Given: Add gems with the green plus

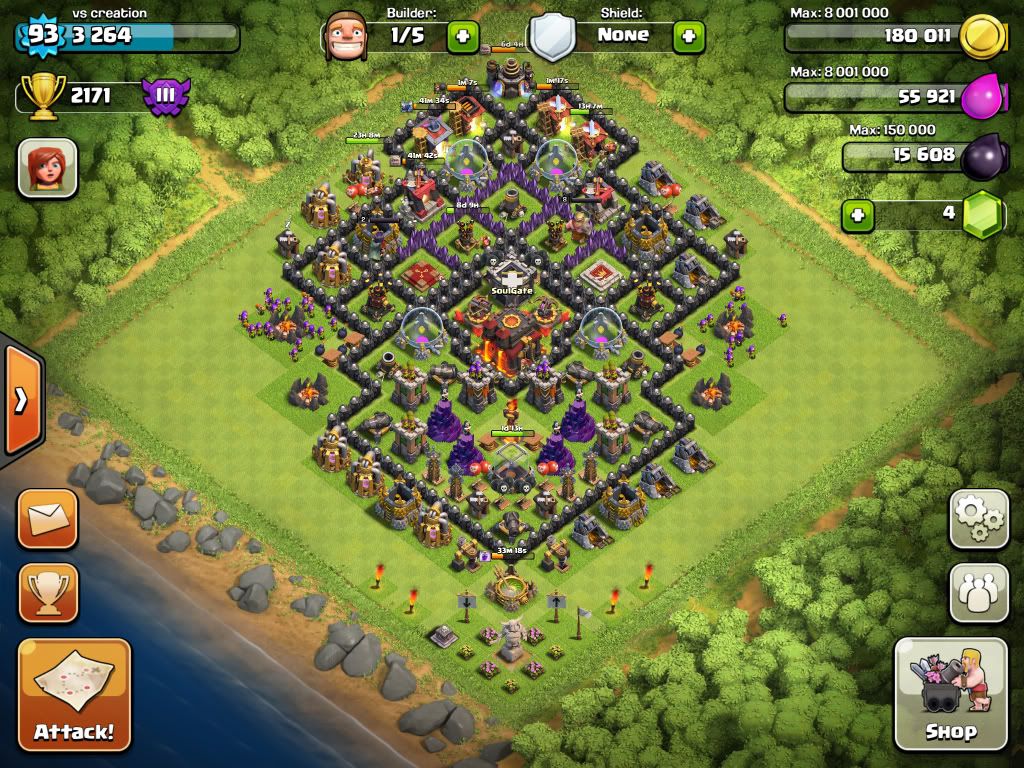Looking at the screenshot, I should [x=856, y=214].
